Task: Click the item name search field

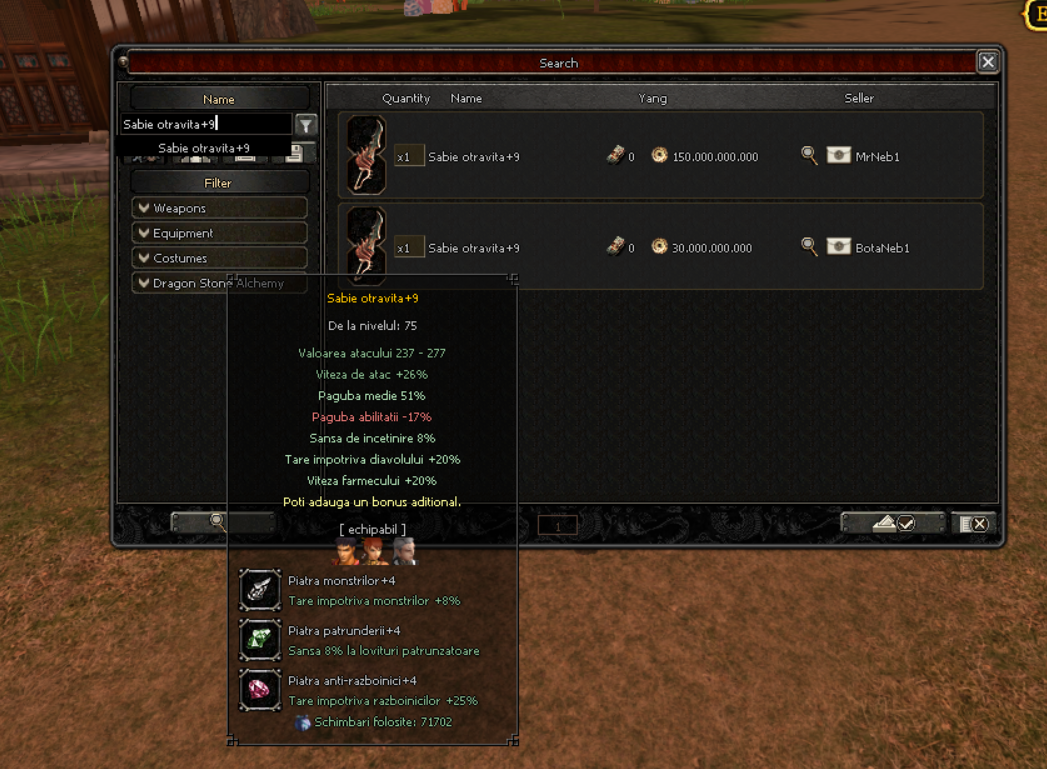Action: coord(205,124)
